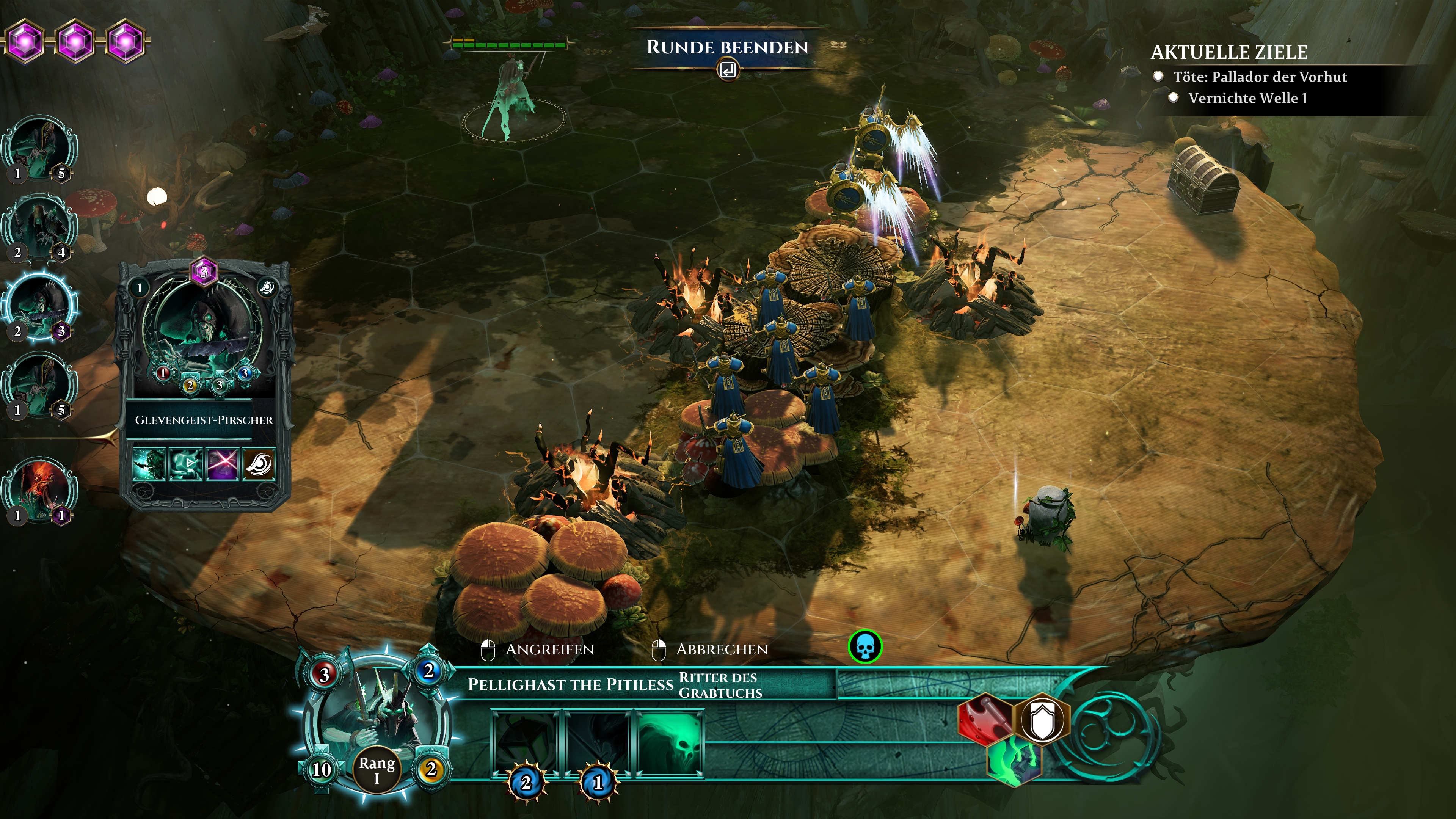The width and height of the screenshot is (1456, 819).
Task: Click the Runde Beenden button
Action: pos(727,48)
